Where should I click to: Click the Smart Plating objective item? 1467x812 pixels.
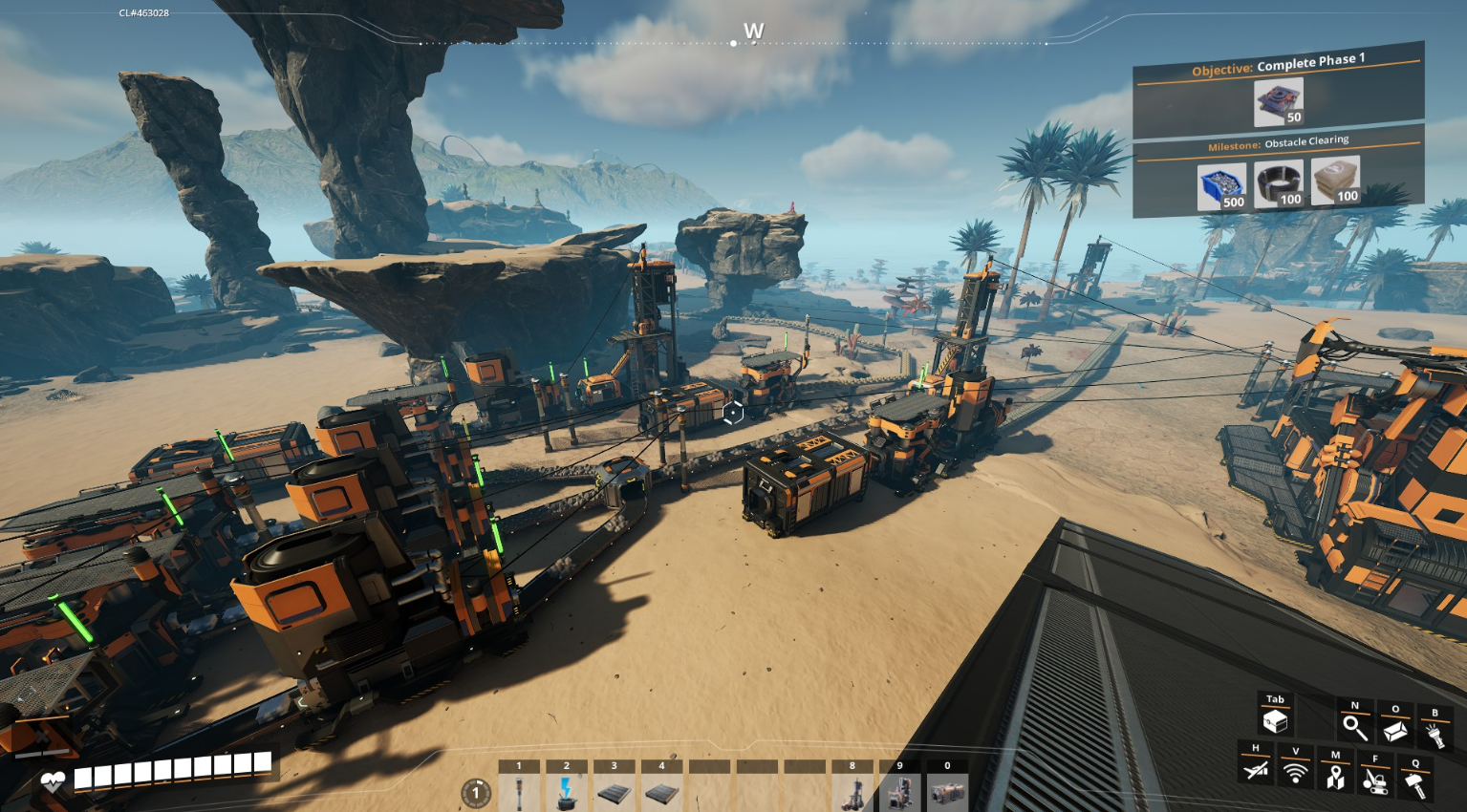click(1279, 102)
